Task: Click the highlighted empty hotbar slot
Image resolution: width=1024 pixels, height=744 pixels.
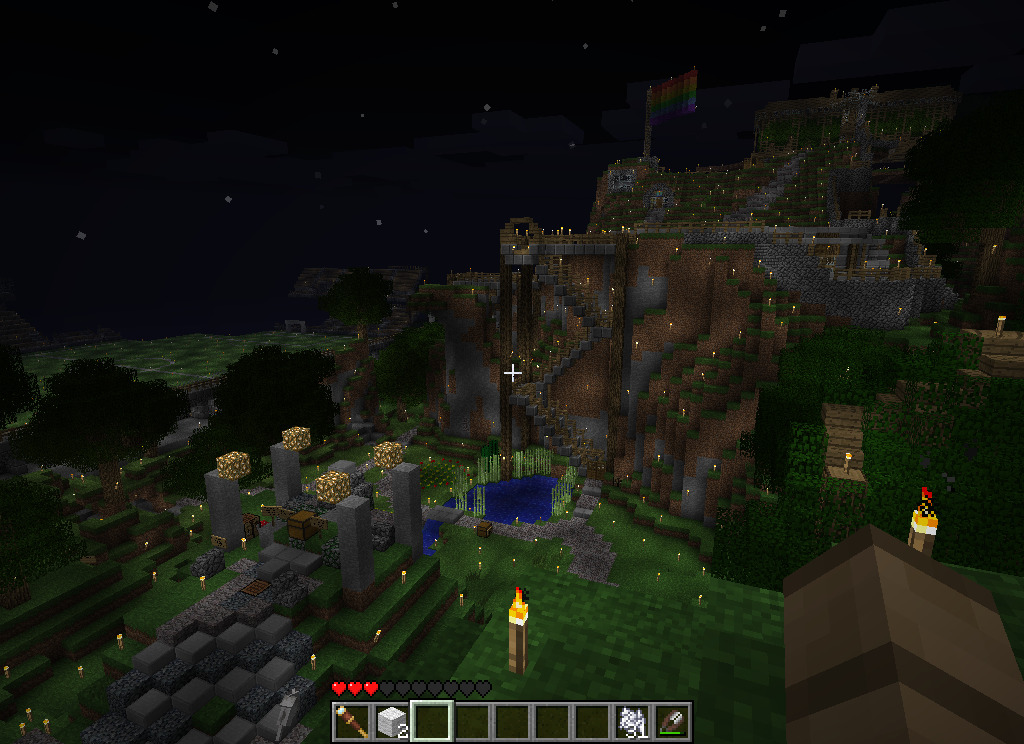Action: point(432,721)
